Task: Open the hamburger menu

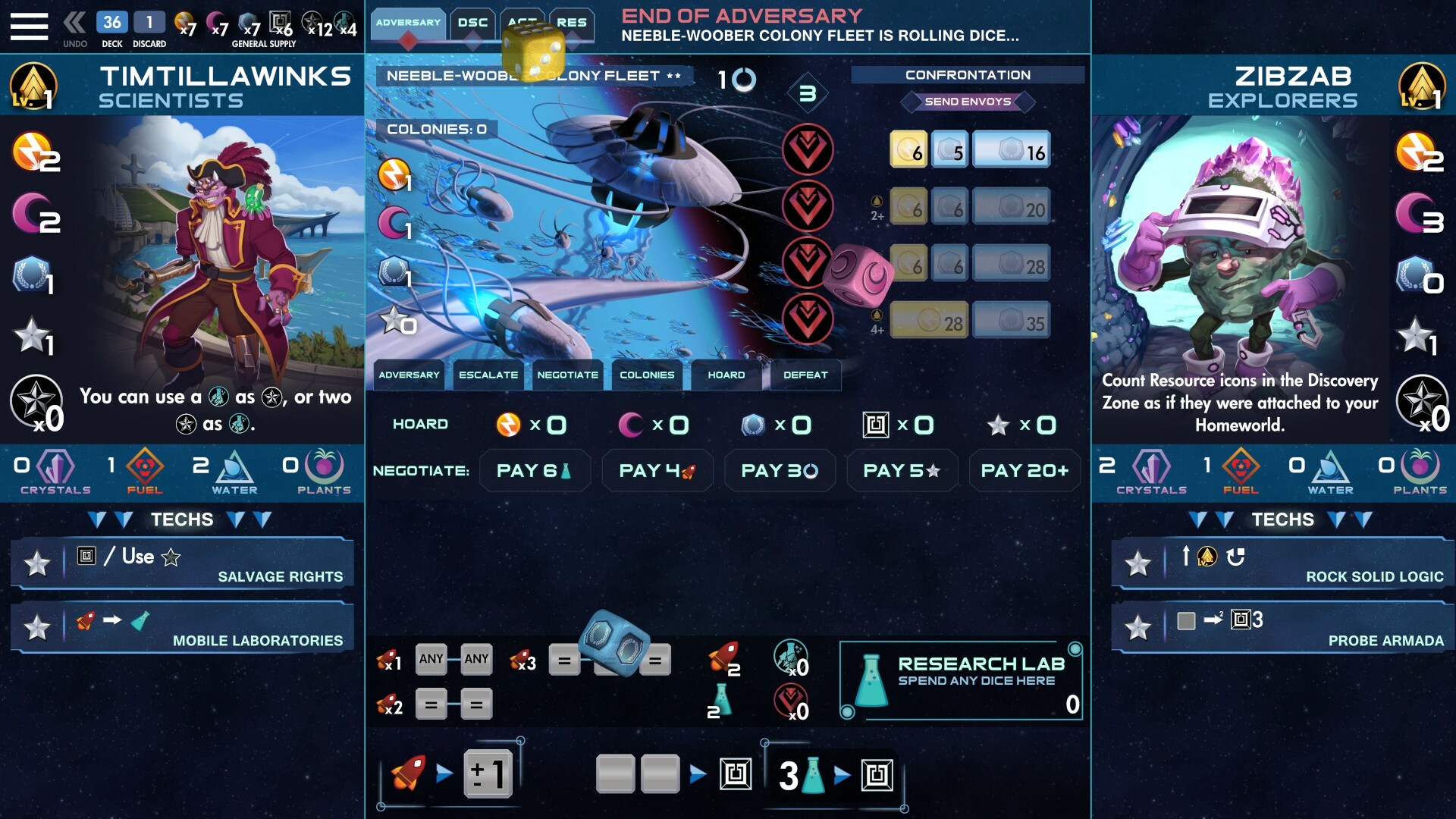Action: point(29,25)
